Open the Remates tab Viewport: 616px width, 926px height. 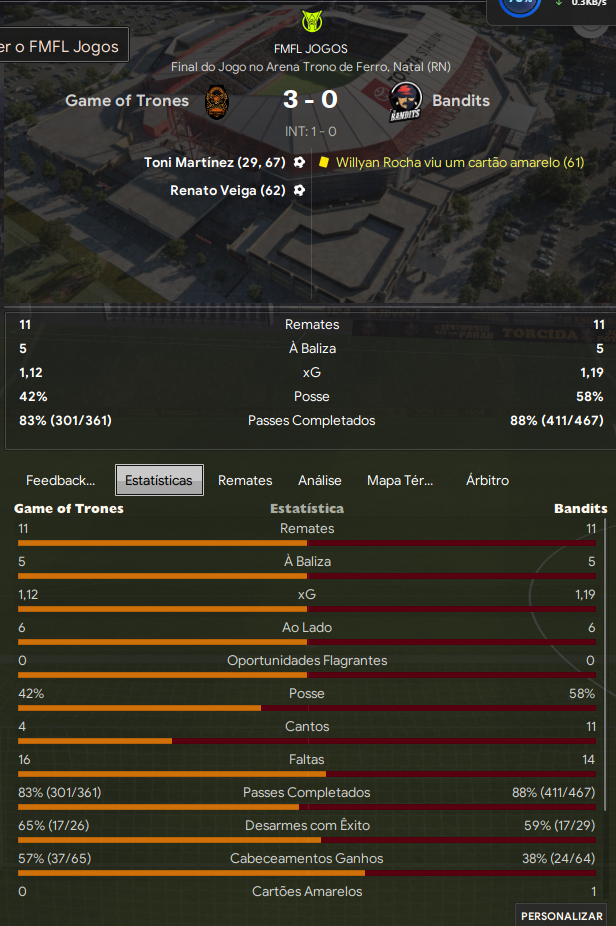(x=245, y=480)
